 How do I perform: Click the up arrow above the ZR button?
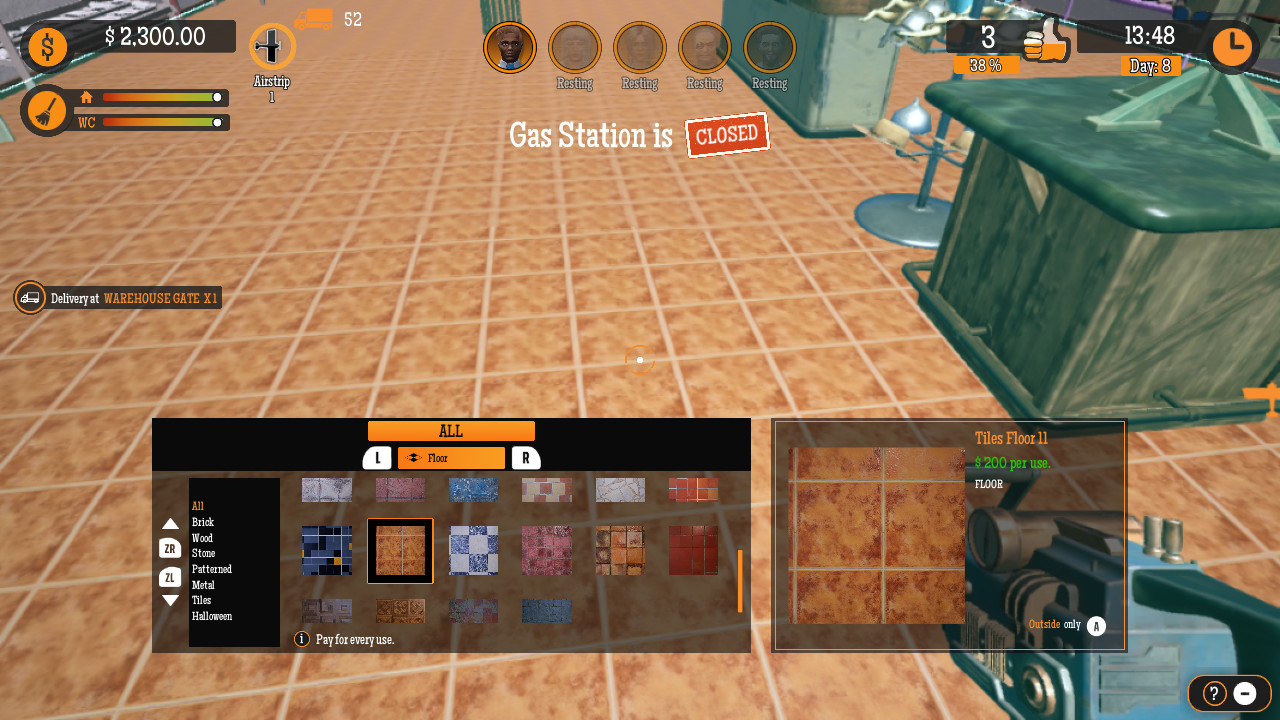click(x=172, y=522)
